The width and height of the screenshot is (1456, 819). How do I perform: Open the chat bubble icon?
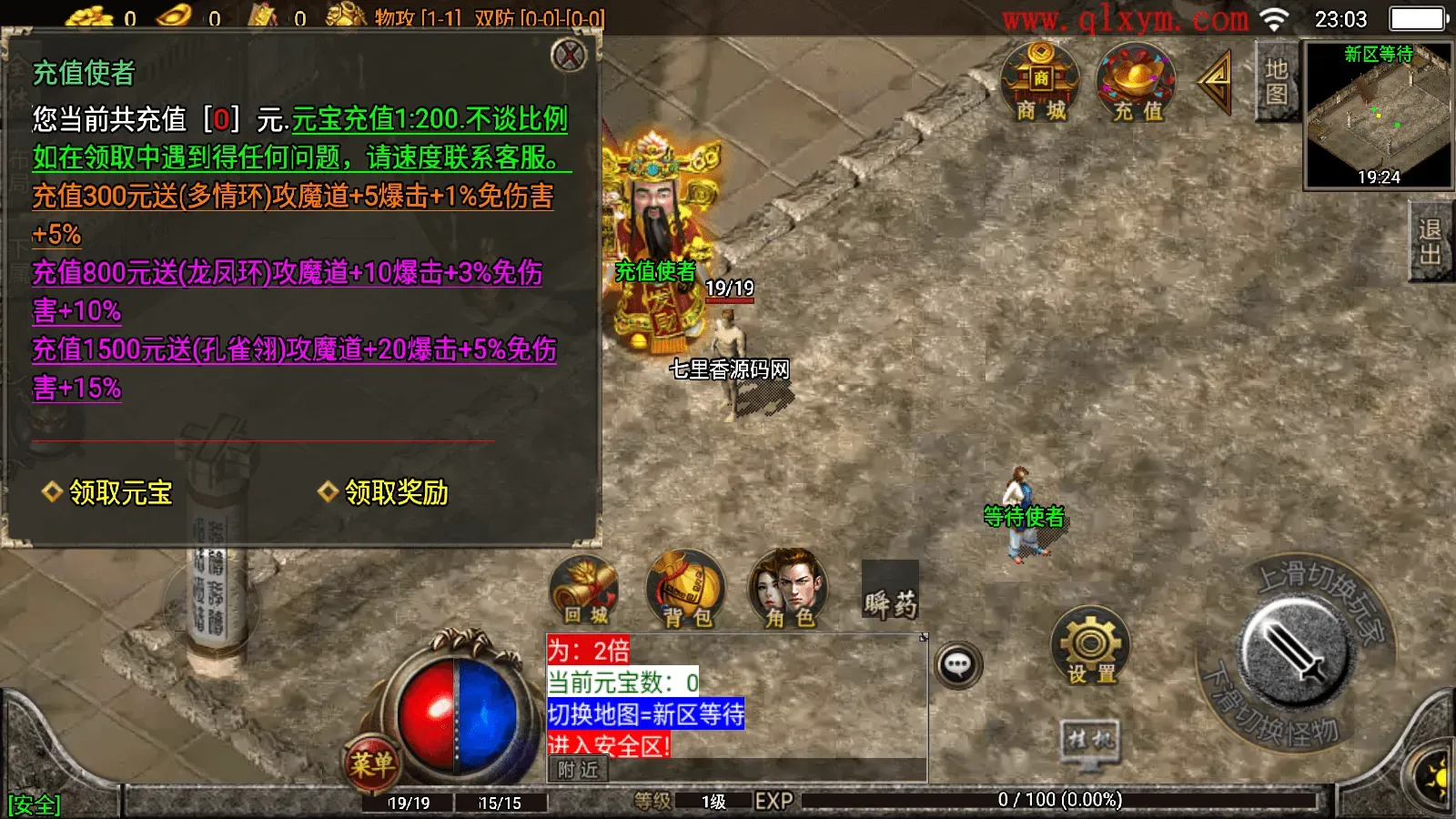[x=957, y=665]
